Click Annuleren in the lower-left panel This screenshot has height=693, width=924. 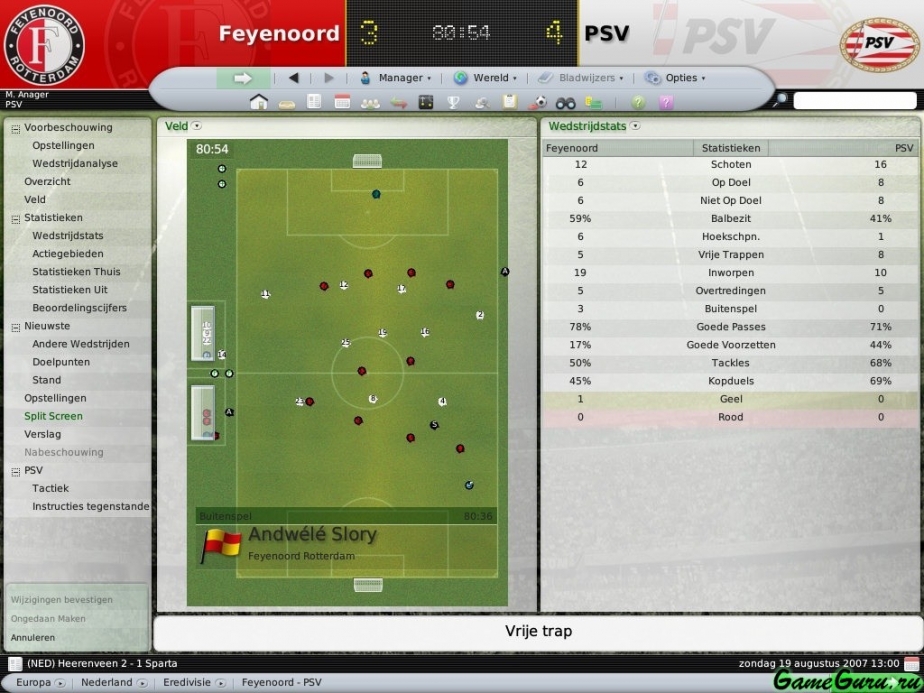point(33,637)
